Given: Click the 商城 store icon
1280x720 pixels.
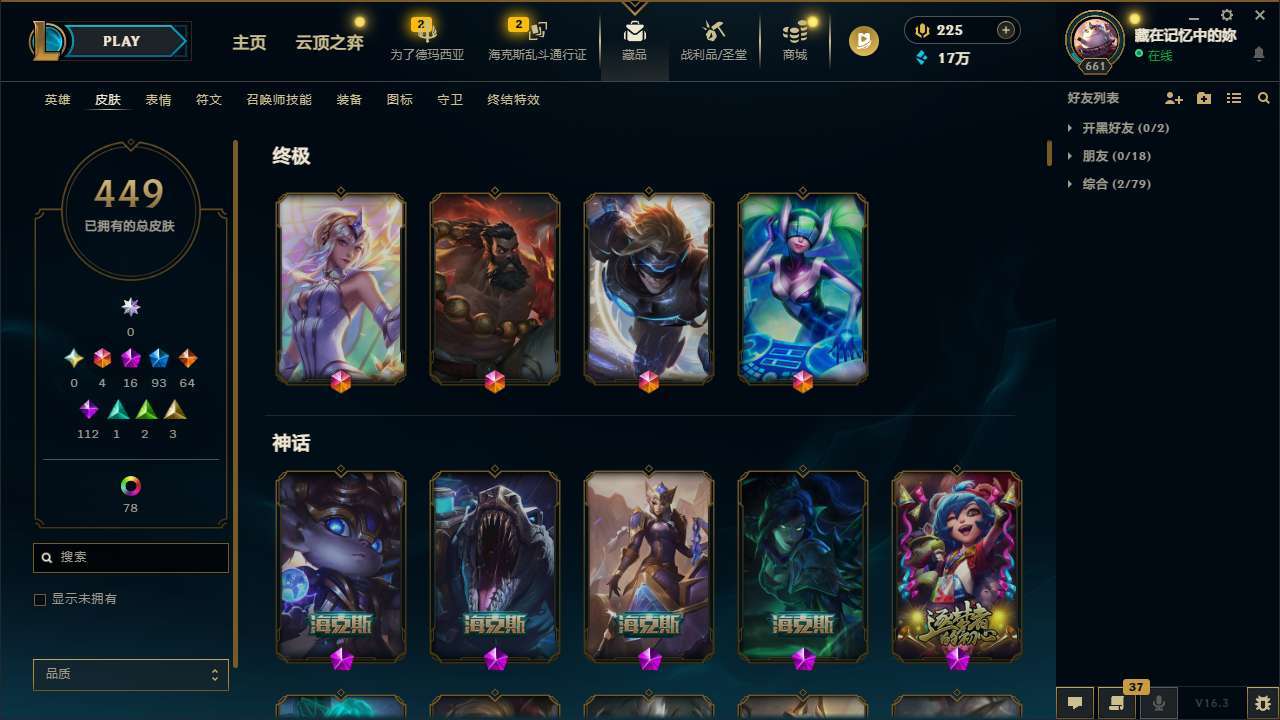Looking at the screenshot, I should tap(795, 40).
